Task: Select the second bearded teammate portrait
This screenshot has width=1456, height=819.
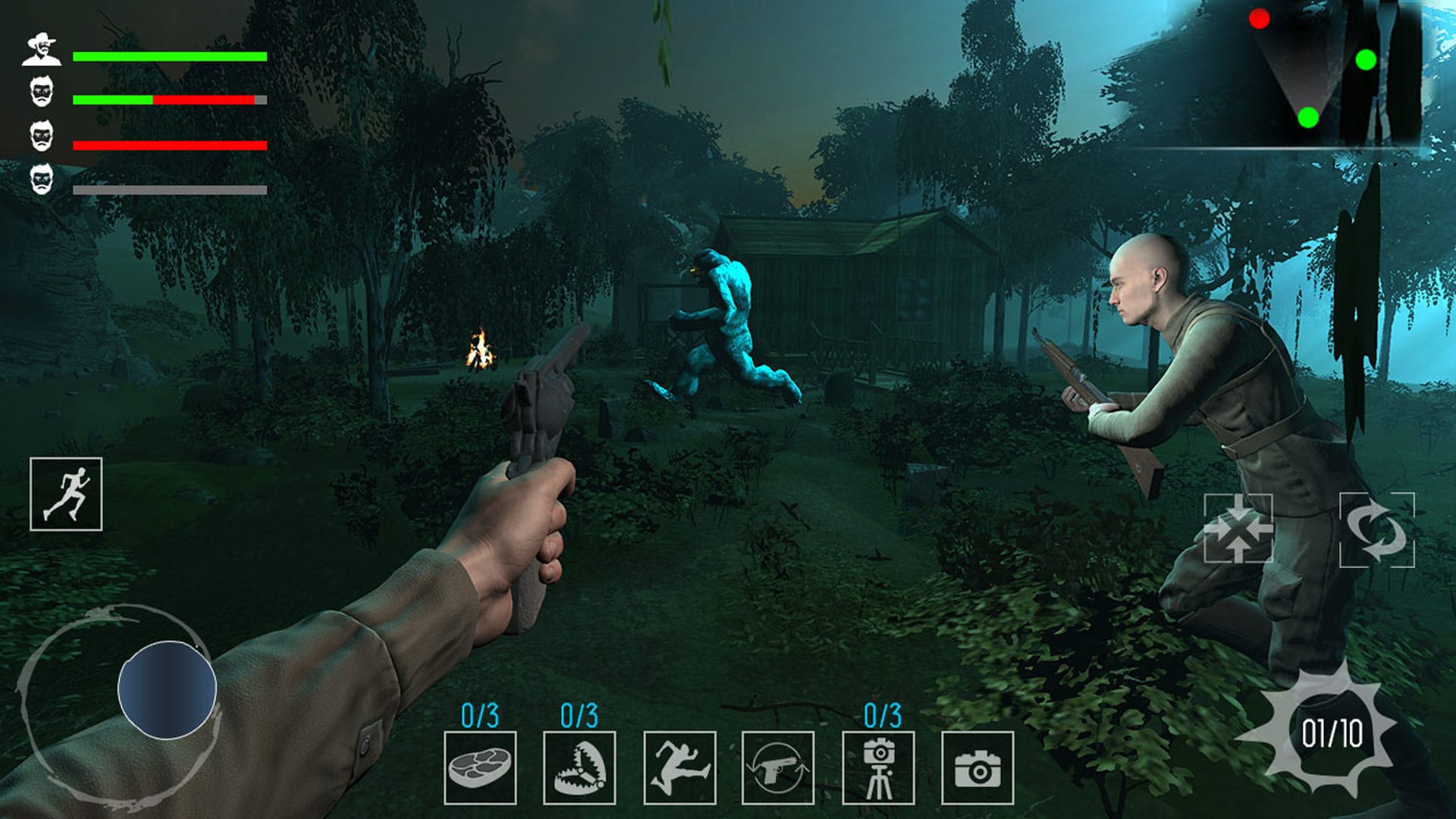Action: [43, 91]
